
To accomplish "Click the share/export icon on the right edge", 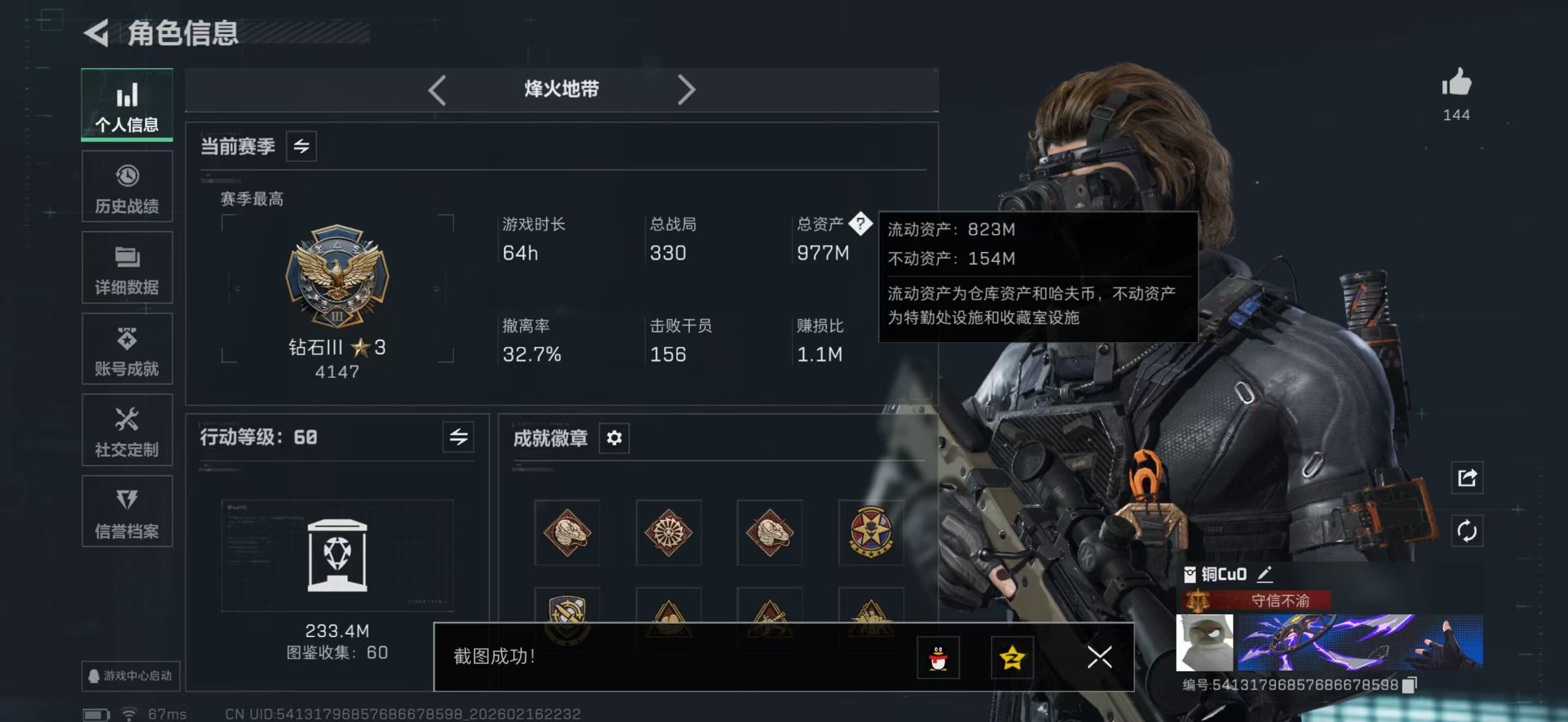I will 1467,478.
